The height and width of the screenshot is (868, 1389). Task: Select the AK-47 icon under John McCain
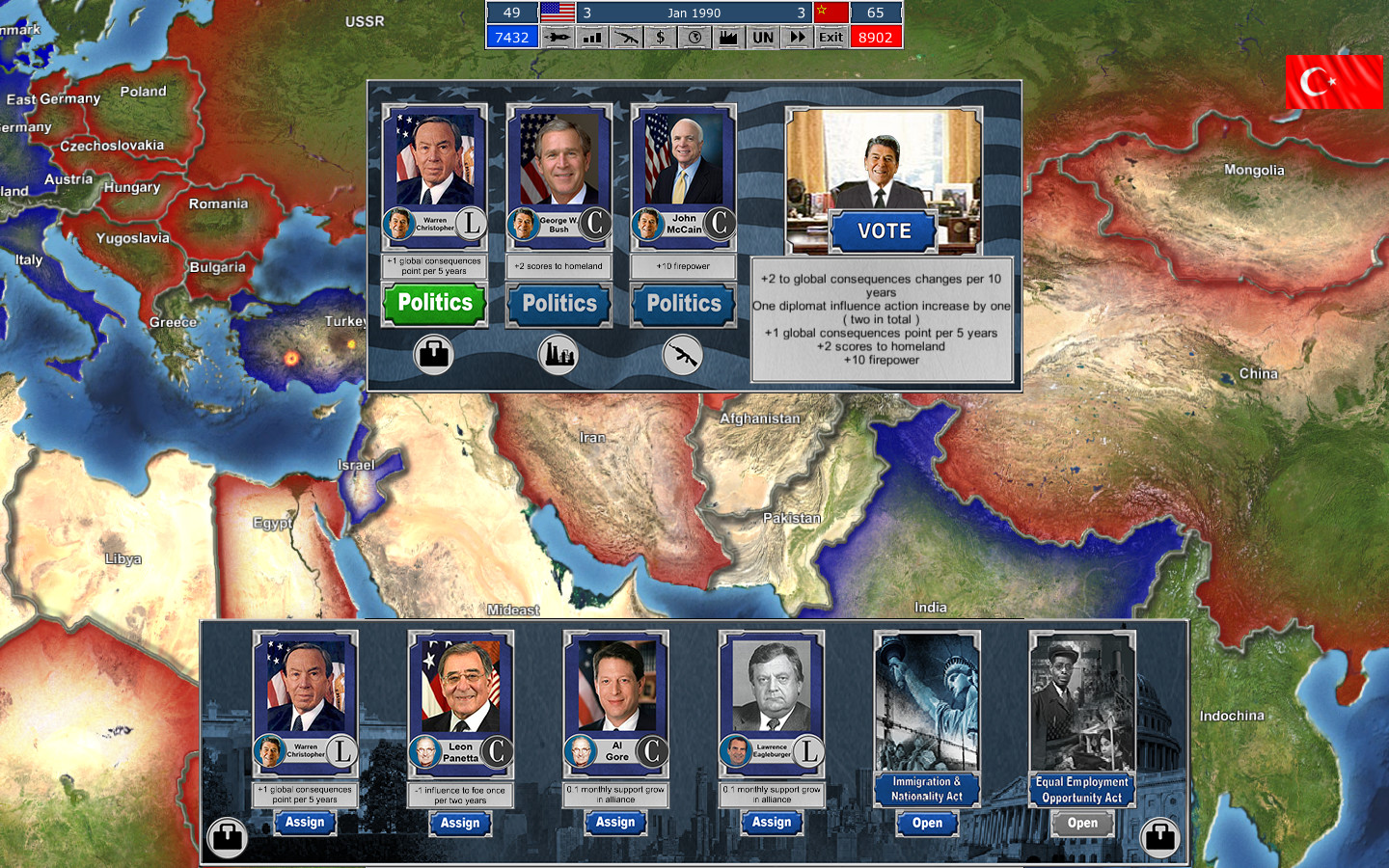pos(684,354)
